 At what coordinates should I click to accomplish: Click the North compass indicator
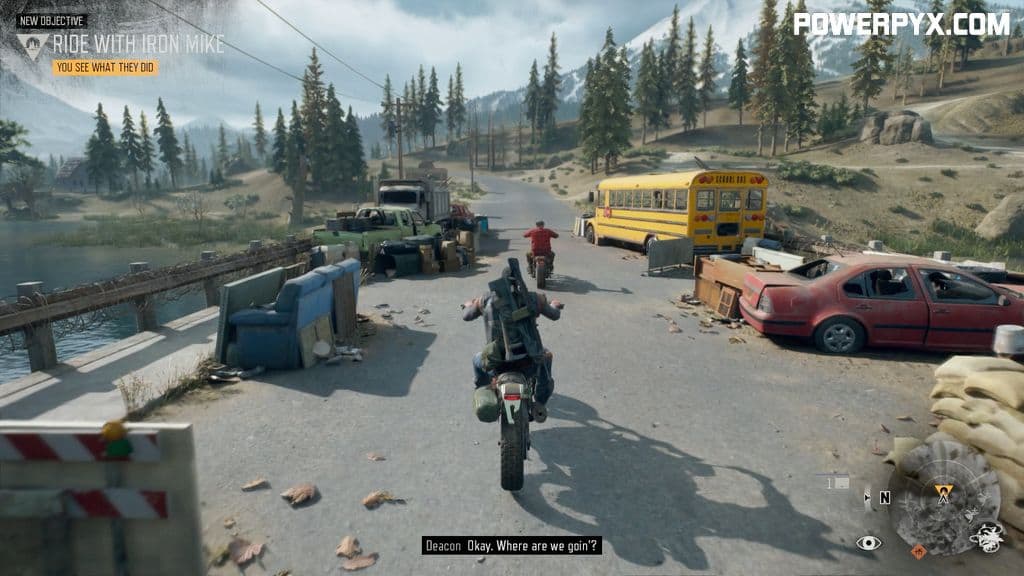[x=884, y=497]
